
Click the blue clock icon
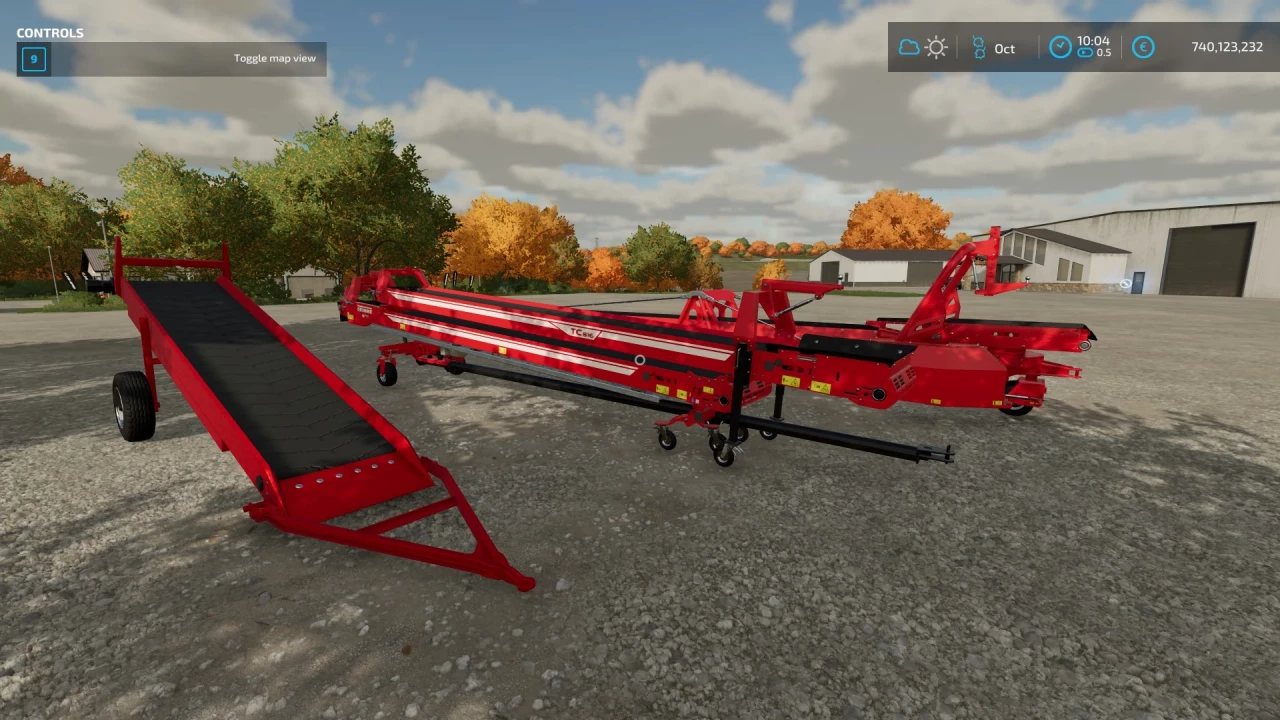(x=1060, y=47)
